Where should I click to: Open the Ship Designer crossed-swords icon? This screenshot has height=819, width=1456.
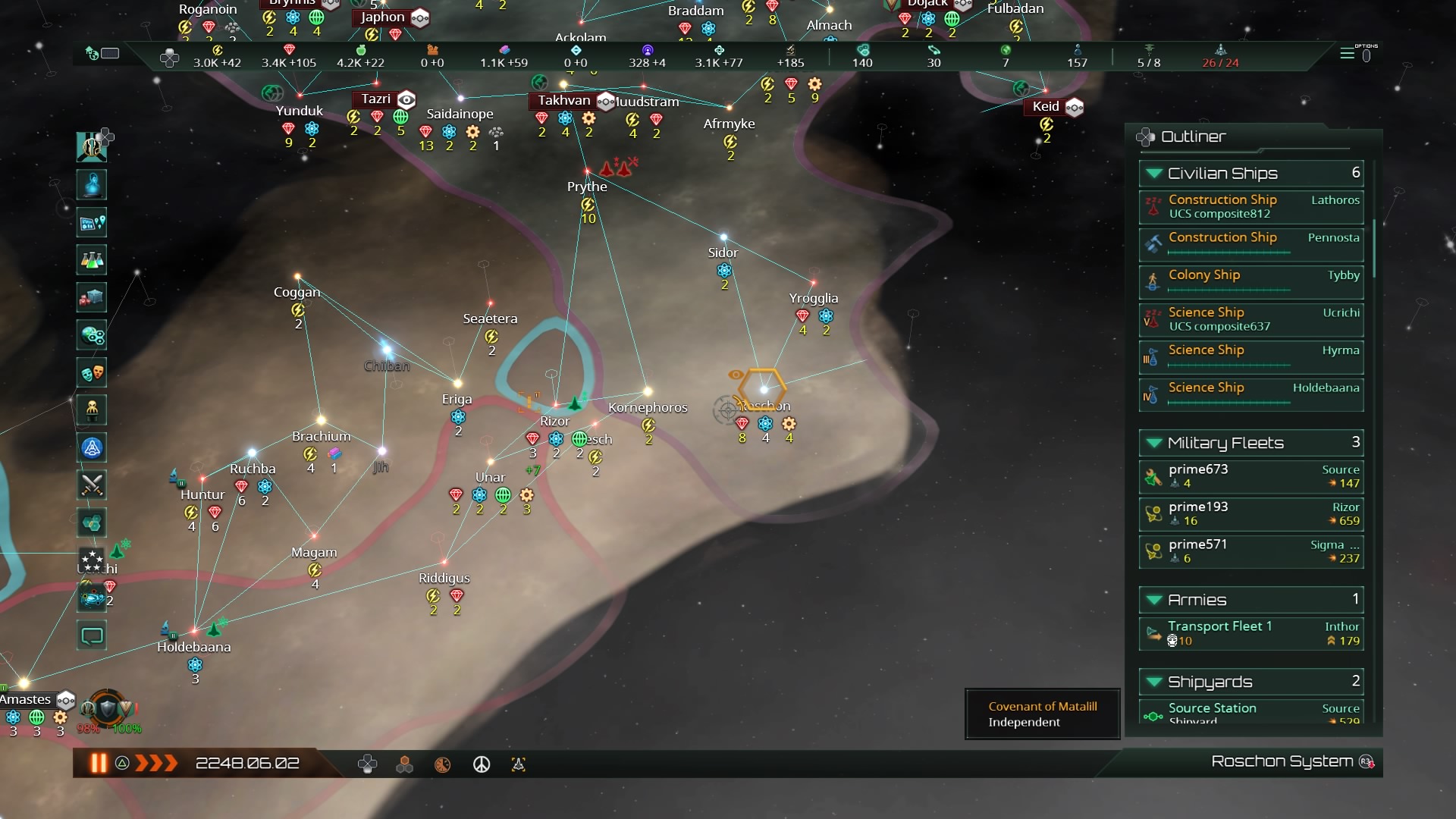(91, 485)
